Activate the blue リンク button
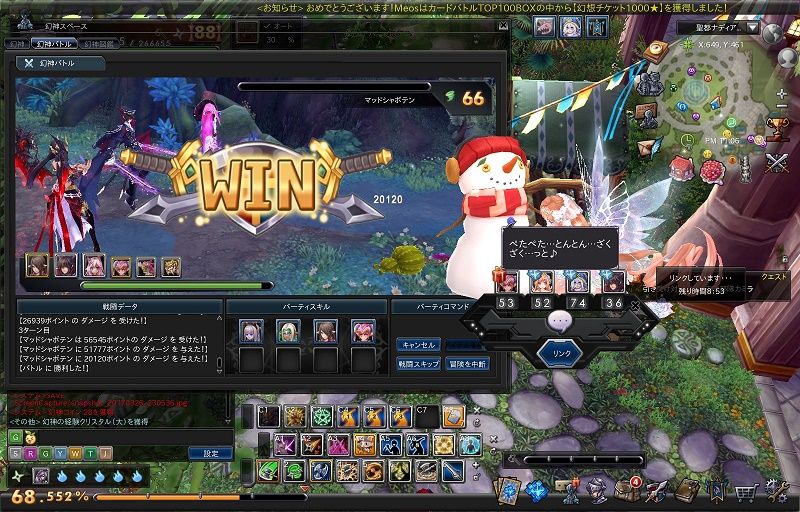800x512 pixels. (x=561, y=353)
